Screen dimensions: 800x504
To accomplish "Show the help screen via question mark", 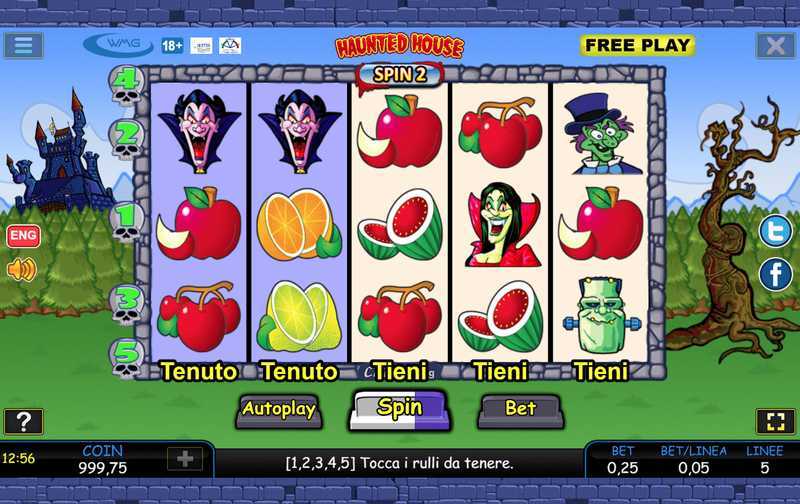I will point(23,421).
